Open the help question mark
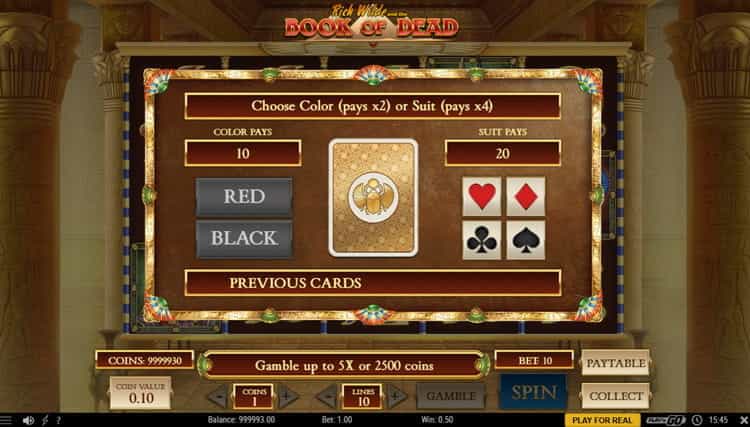 coord(58,420)
